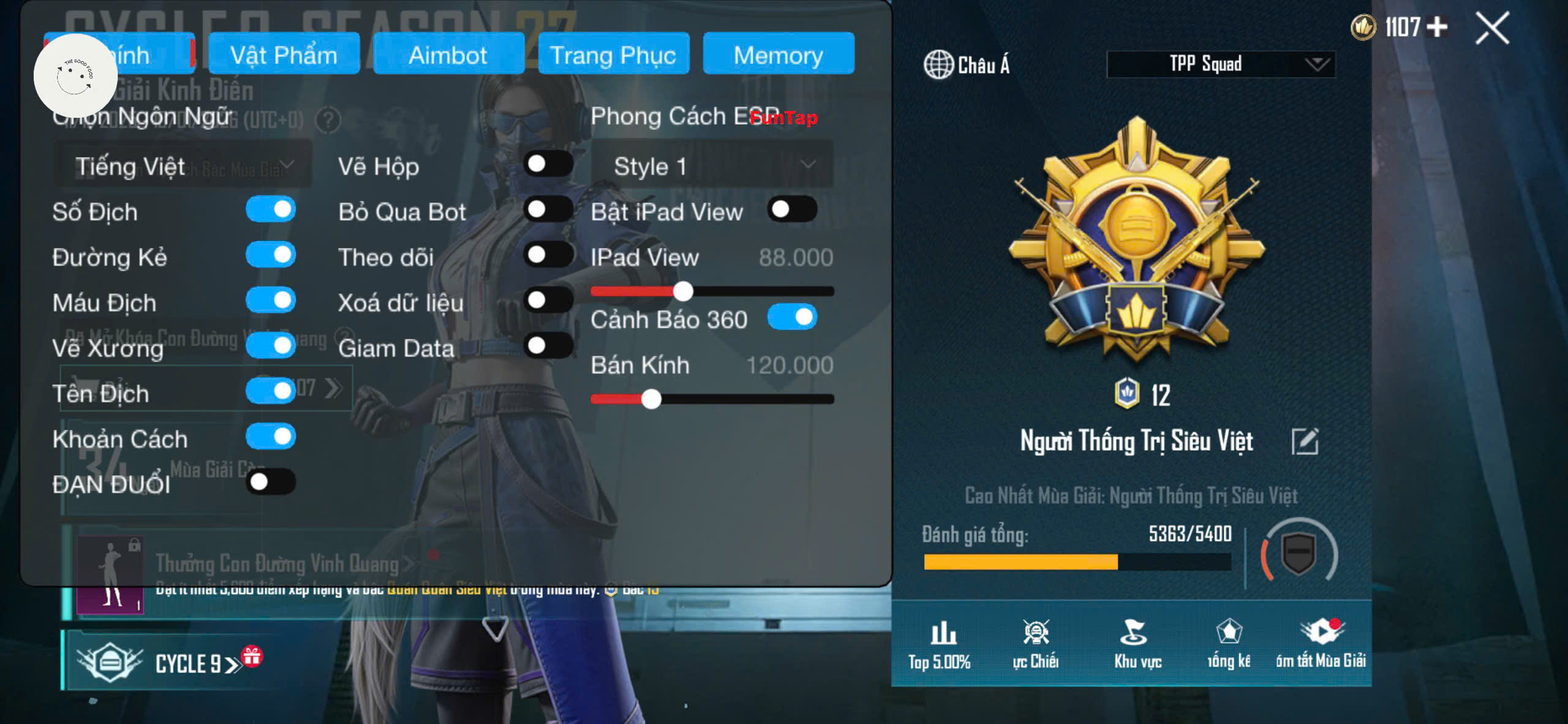Toggle the Số Địch switch
Screen dimensions: 1568x724
[x=271, y=210]
